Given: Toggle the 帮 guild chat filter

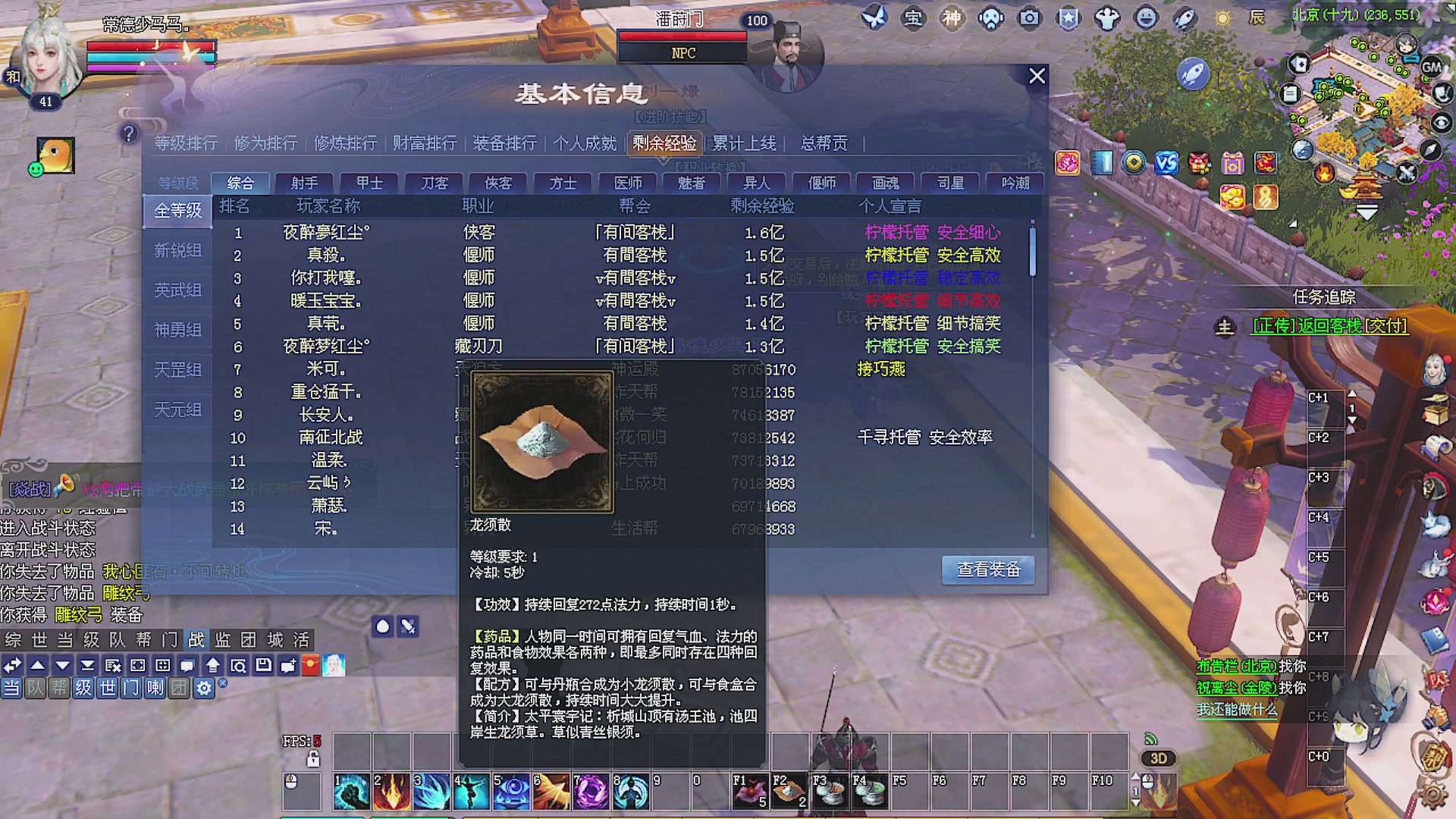Looking at the screenshot, I should [58, 688].
